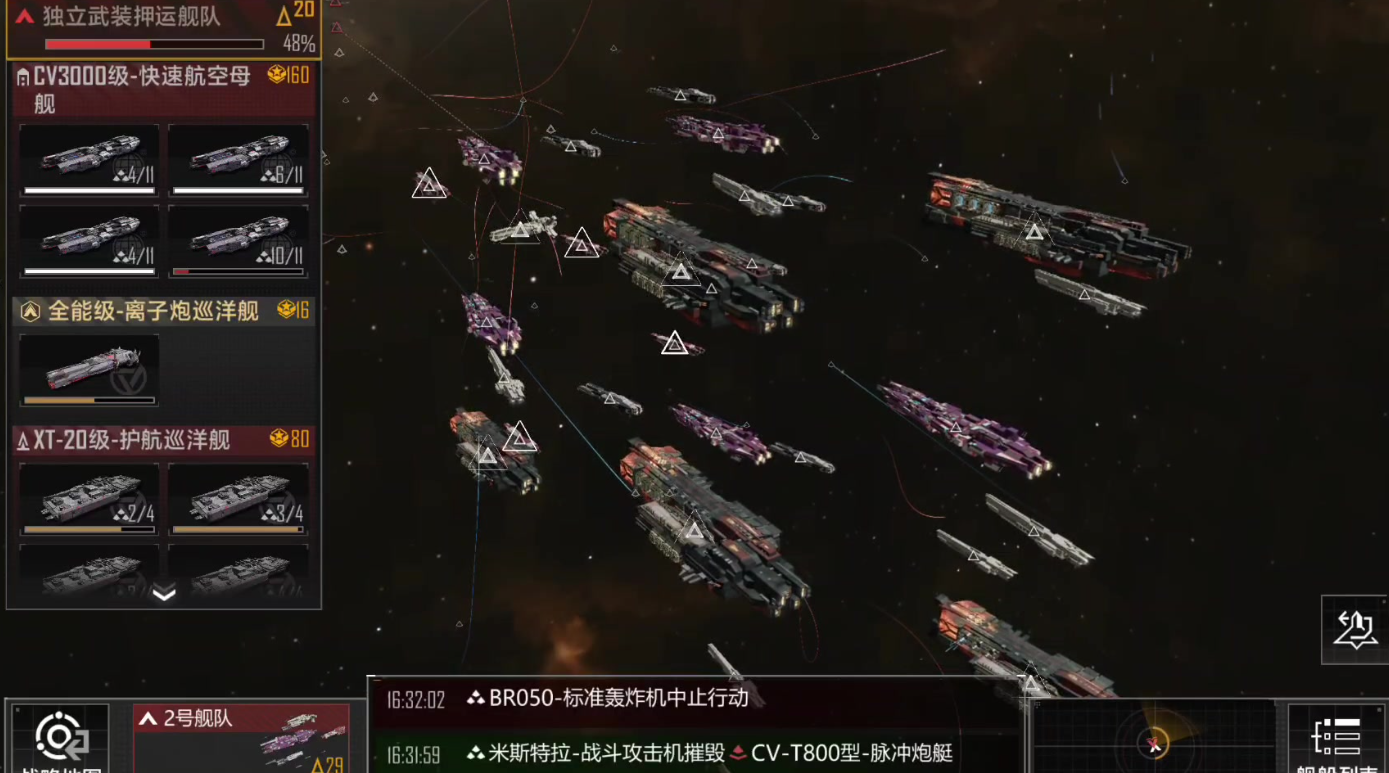Open the ship list (舰船列表) panel
This screenshot has width=1389, height=773.
[1337, 740]
